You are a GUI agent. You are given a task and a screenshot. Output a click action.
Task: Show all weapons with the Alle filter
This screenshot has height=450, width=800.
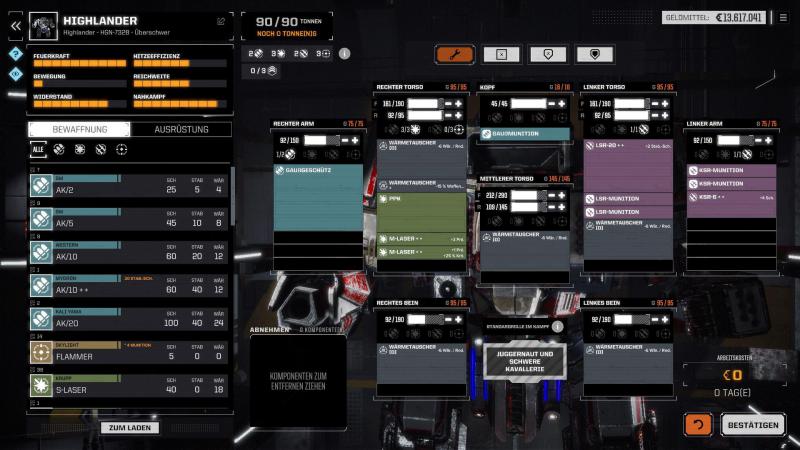click(x=38, y=149)
